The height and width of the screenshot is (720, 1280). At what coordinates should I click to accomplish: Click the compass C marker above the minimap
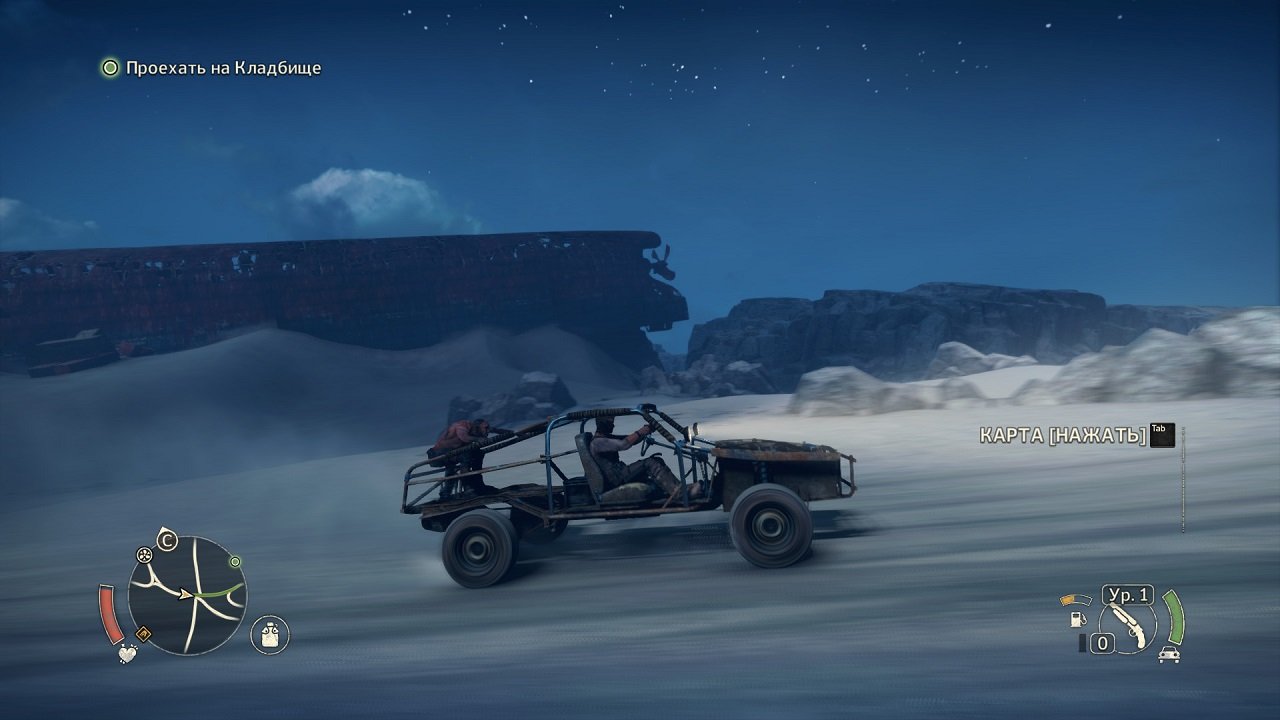(166, 541)
